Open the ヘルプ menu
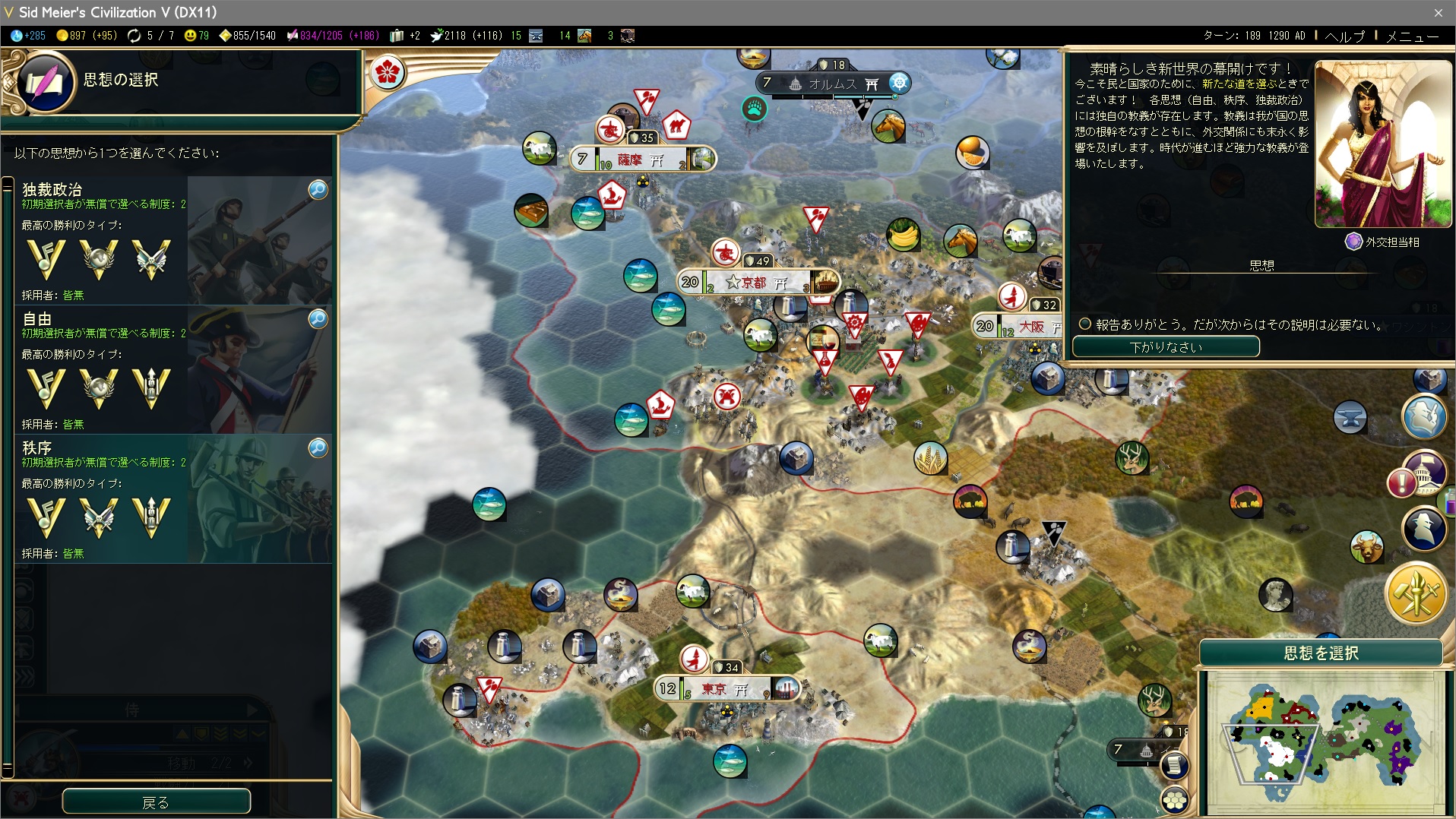 pyautogui.click(x=1344, y=36)
